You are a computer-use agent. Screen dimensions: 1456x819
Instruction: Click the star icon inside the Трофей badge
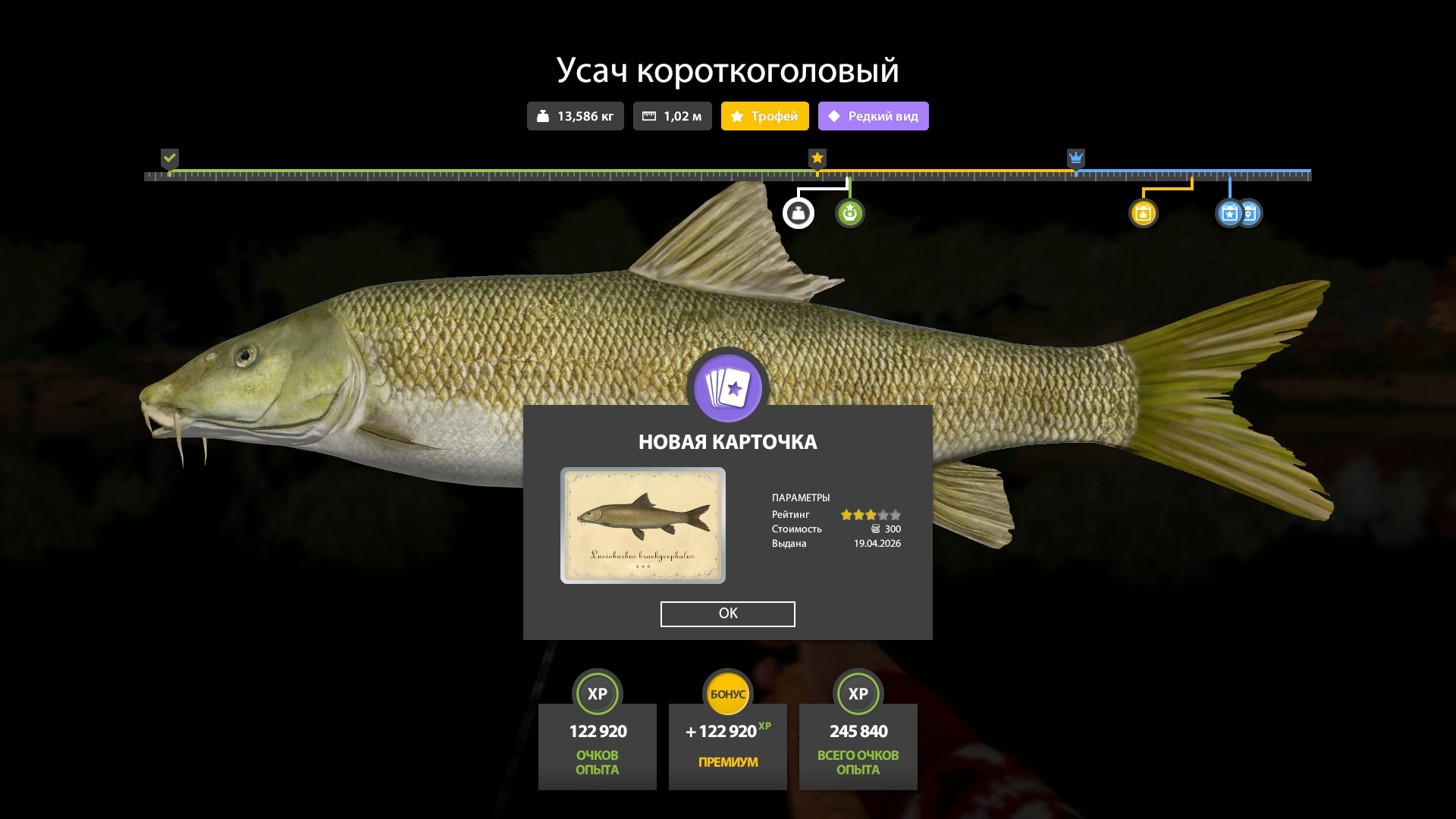(x=737, y=116)
